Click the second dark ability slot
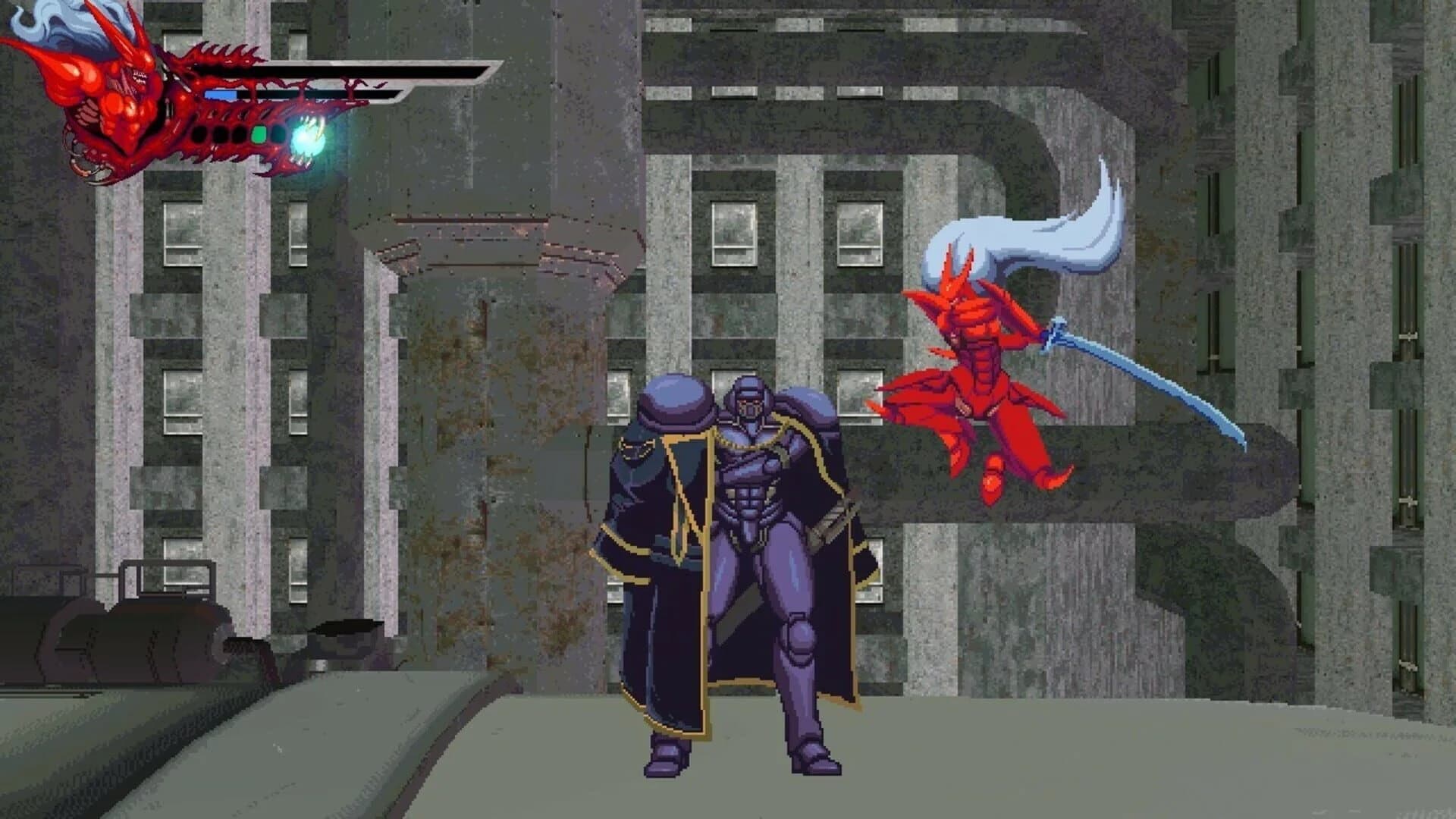 point(221,135)
